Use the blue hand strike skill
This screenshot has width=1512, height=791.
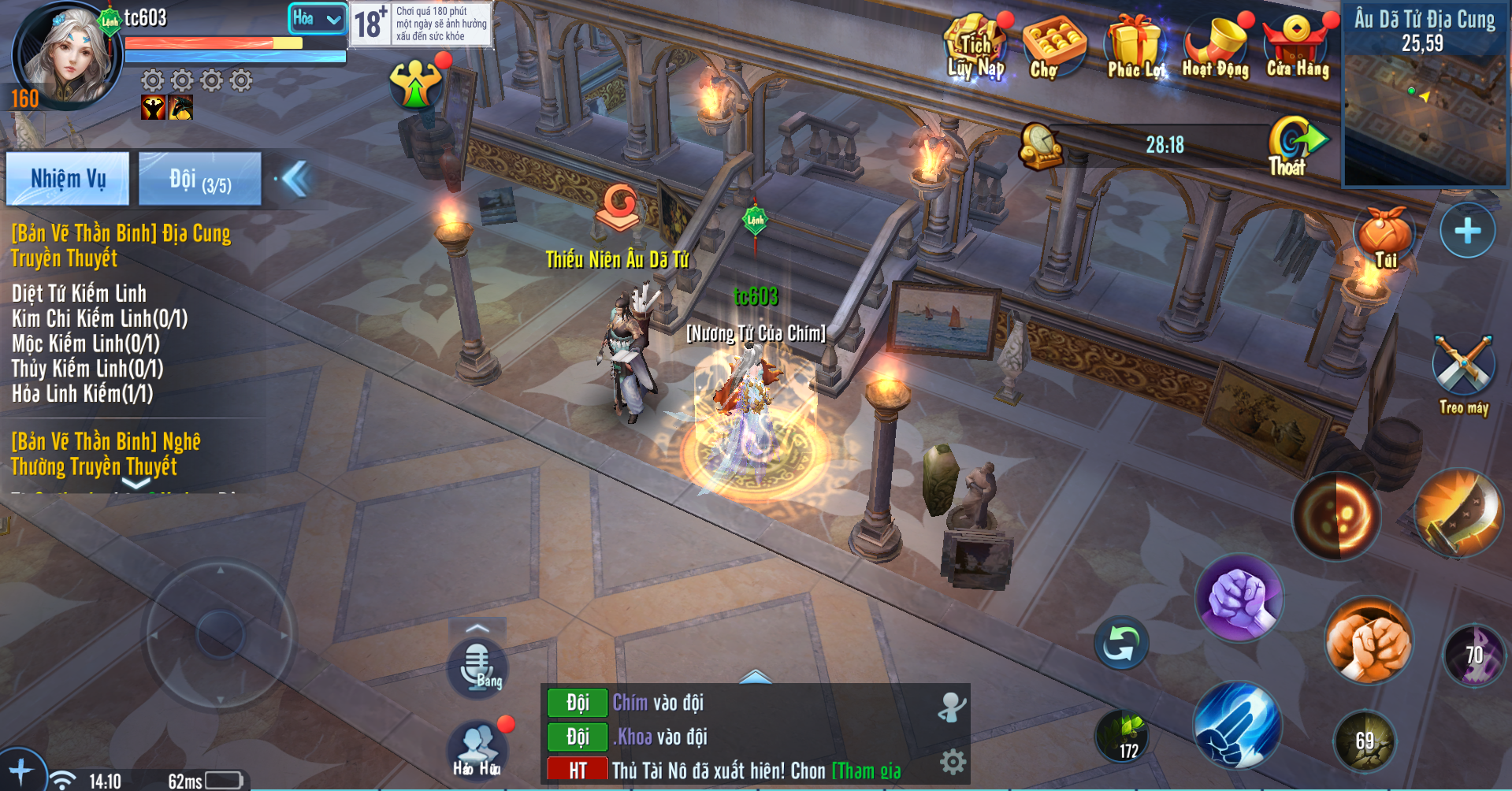(x=1236, y=725)
